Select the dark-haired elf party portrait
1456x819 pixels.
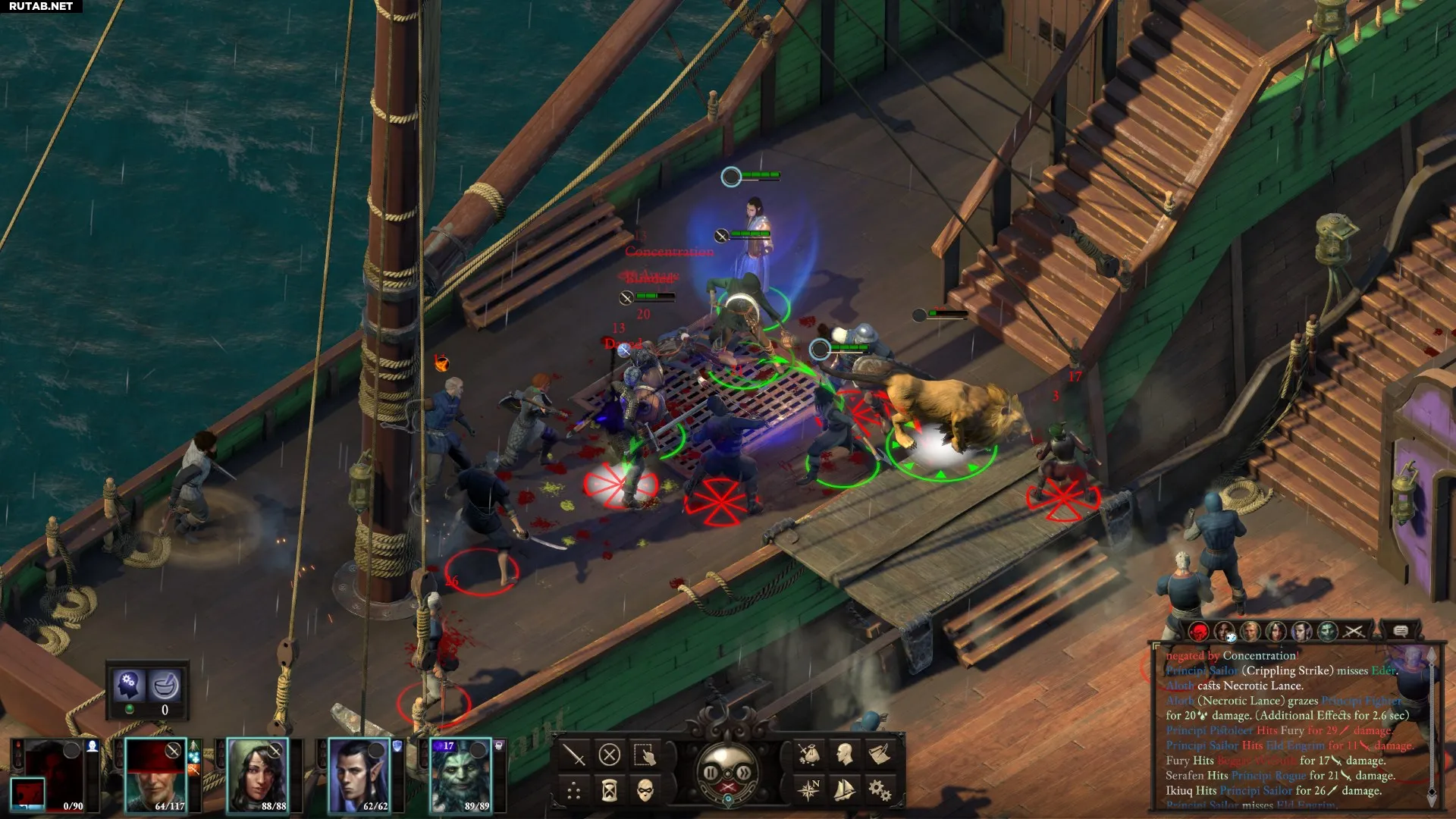[359, 775]
